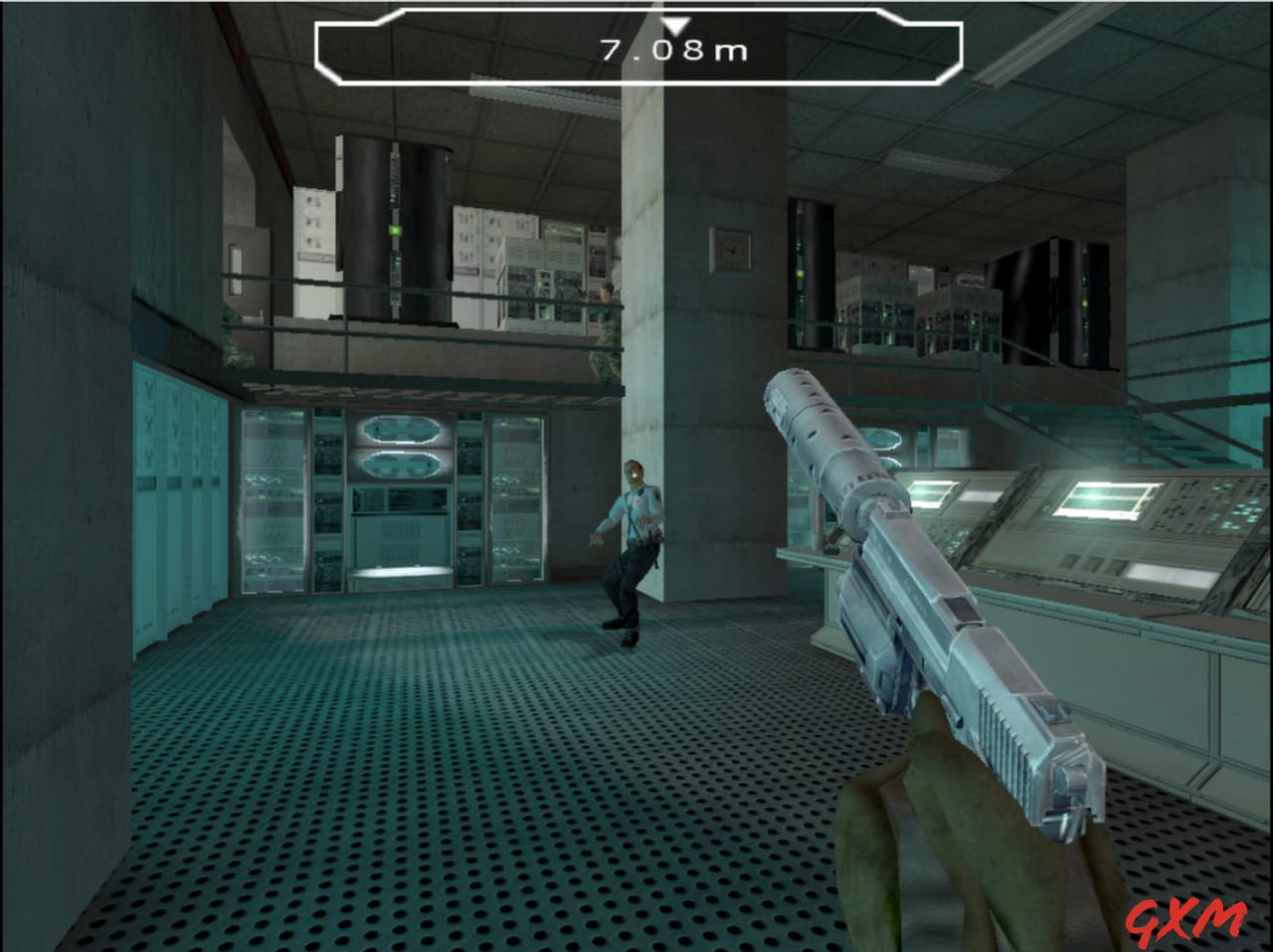The image size is (1273, 952).
Task: Target the crosshair dot on the guard's face
Action: [635, 475]
